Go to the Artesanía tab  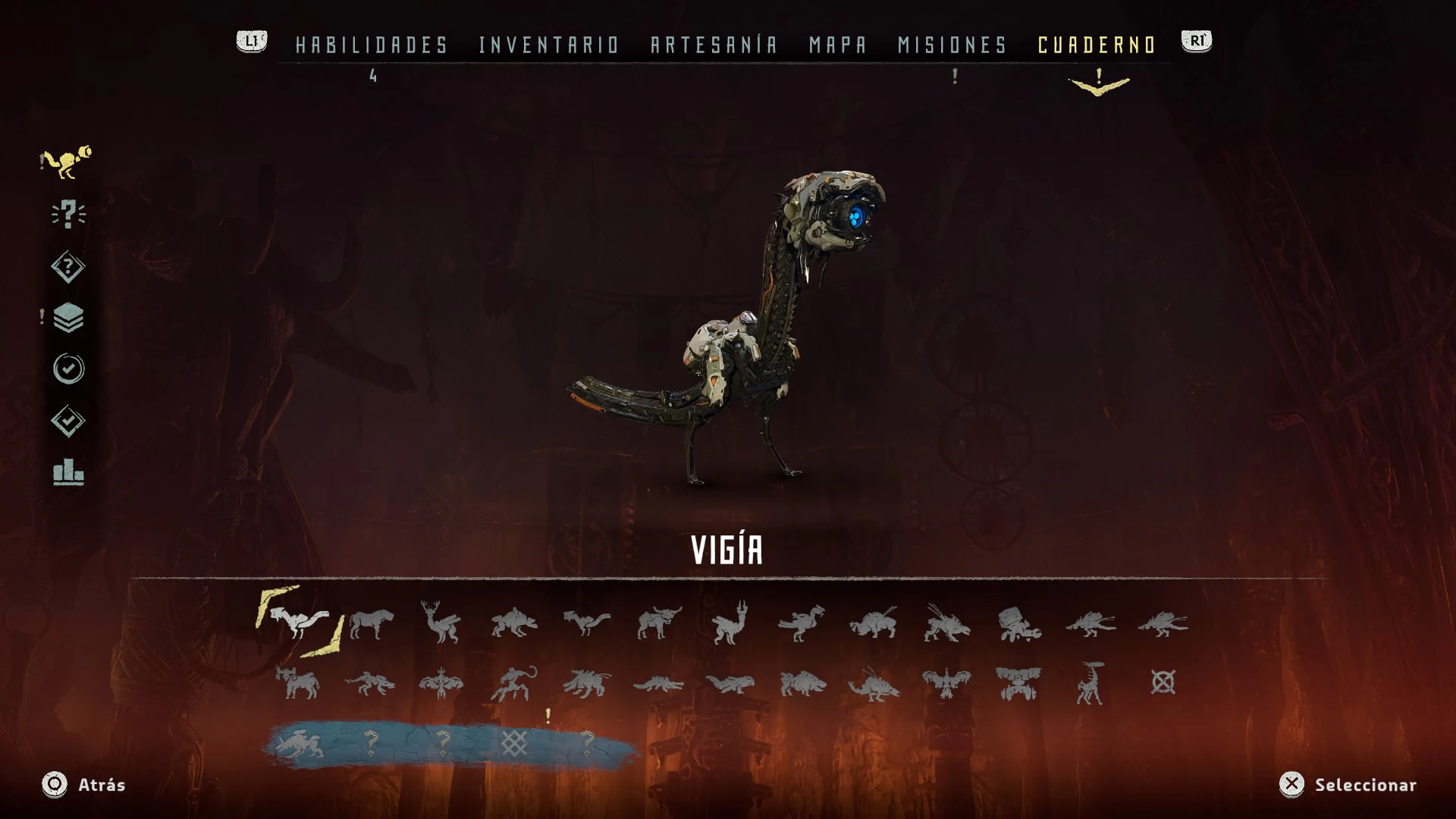point(714,45)
